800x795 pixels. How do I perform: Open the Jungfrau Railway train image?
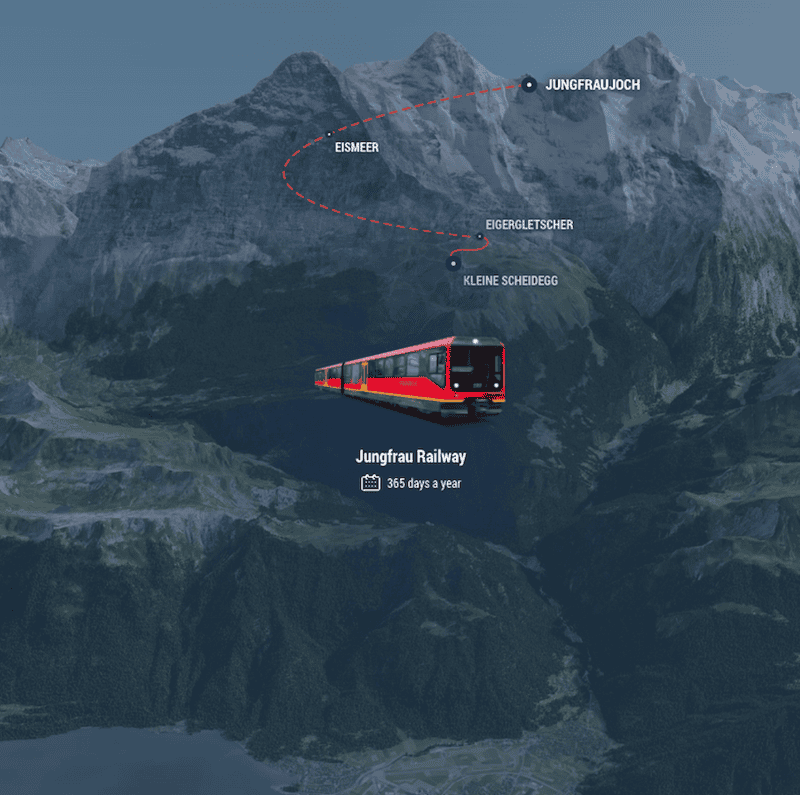pyautogui.click(x=411, y=377)
